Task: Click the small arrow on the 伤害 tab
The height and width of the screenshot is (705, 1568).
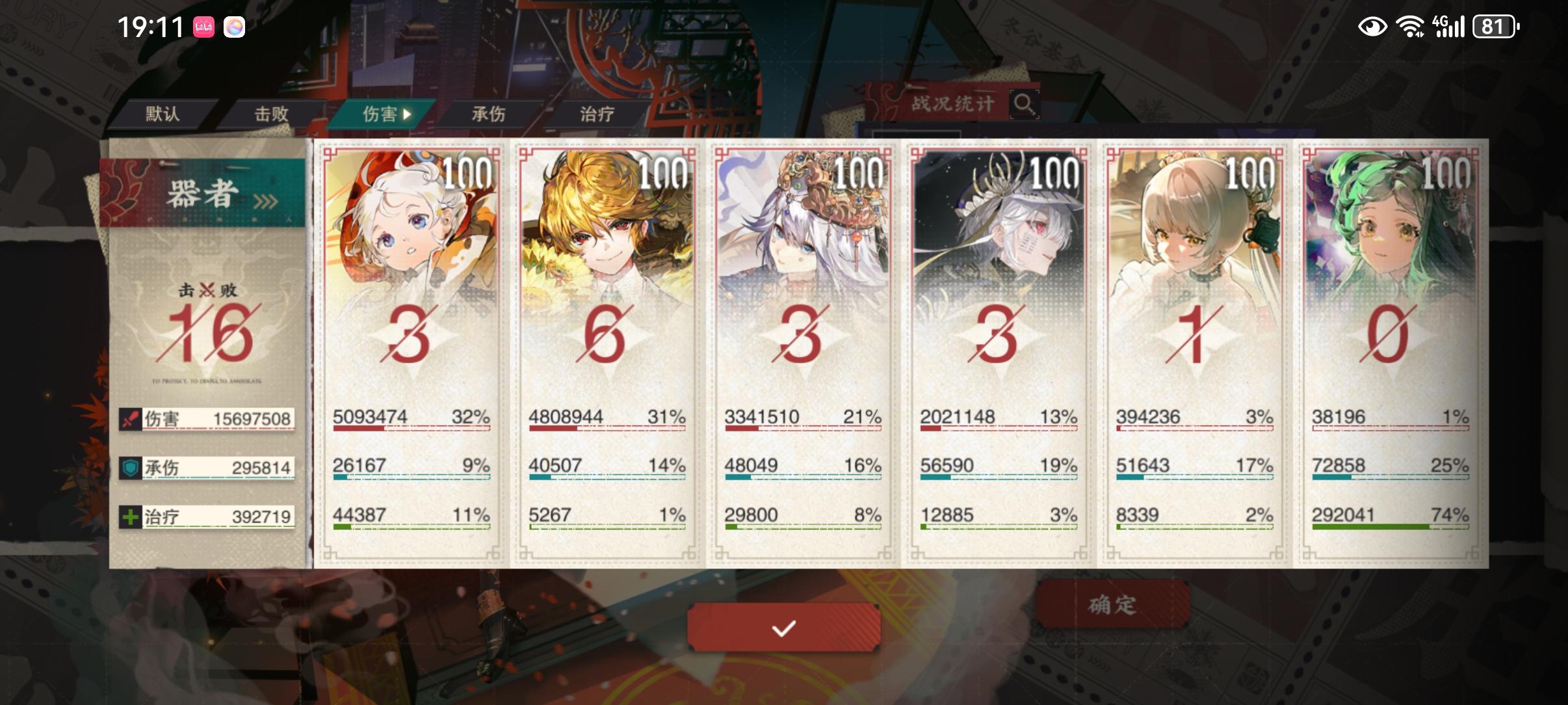Action: coord(408,114)
